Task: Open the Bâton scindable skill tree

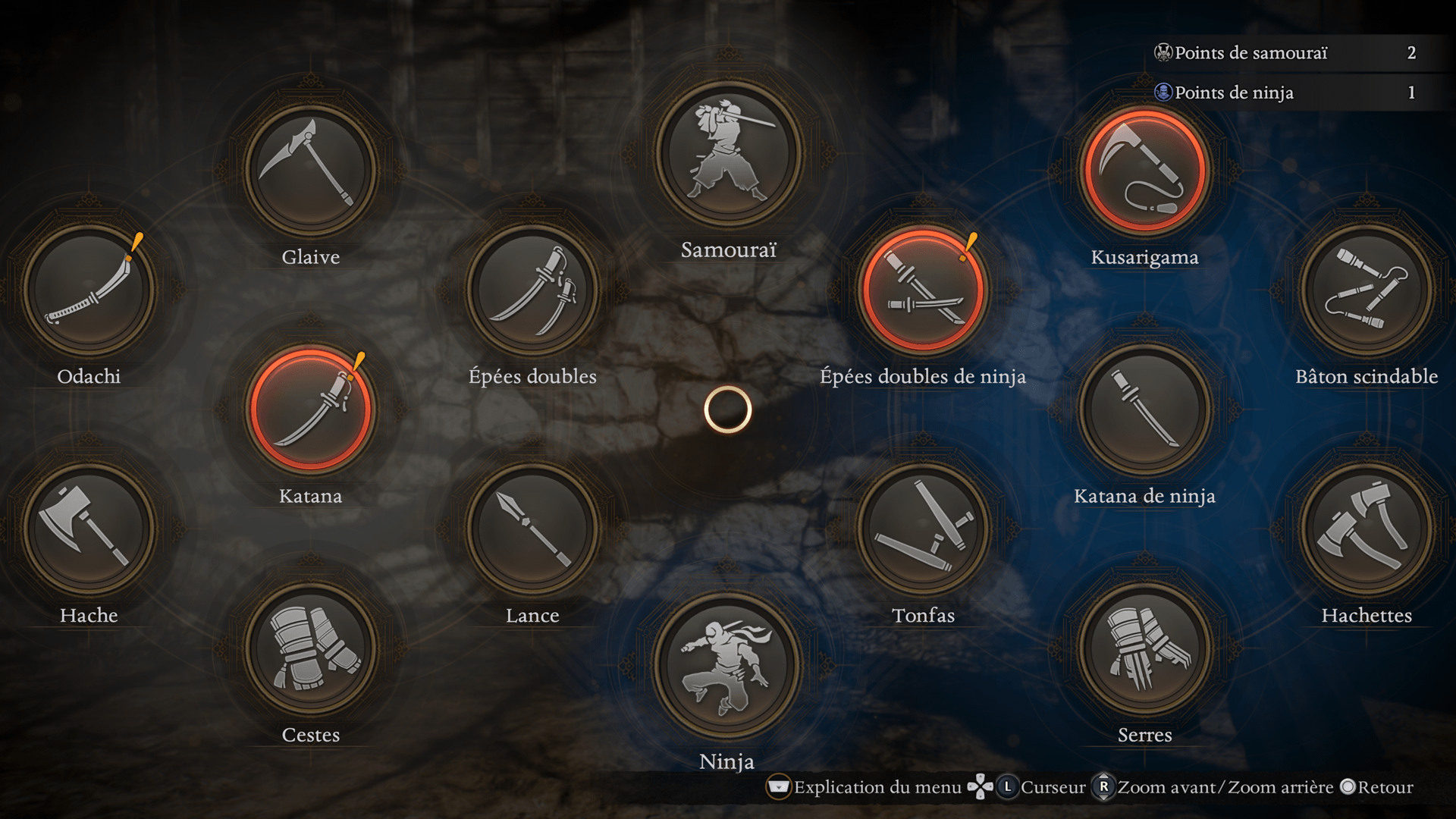Action: [1367, 289]
